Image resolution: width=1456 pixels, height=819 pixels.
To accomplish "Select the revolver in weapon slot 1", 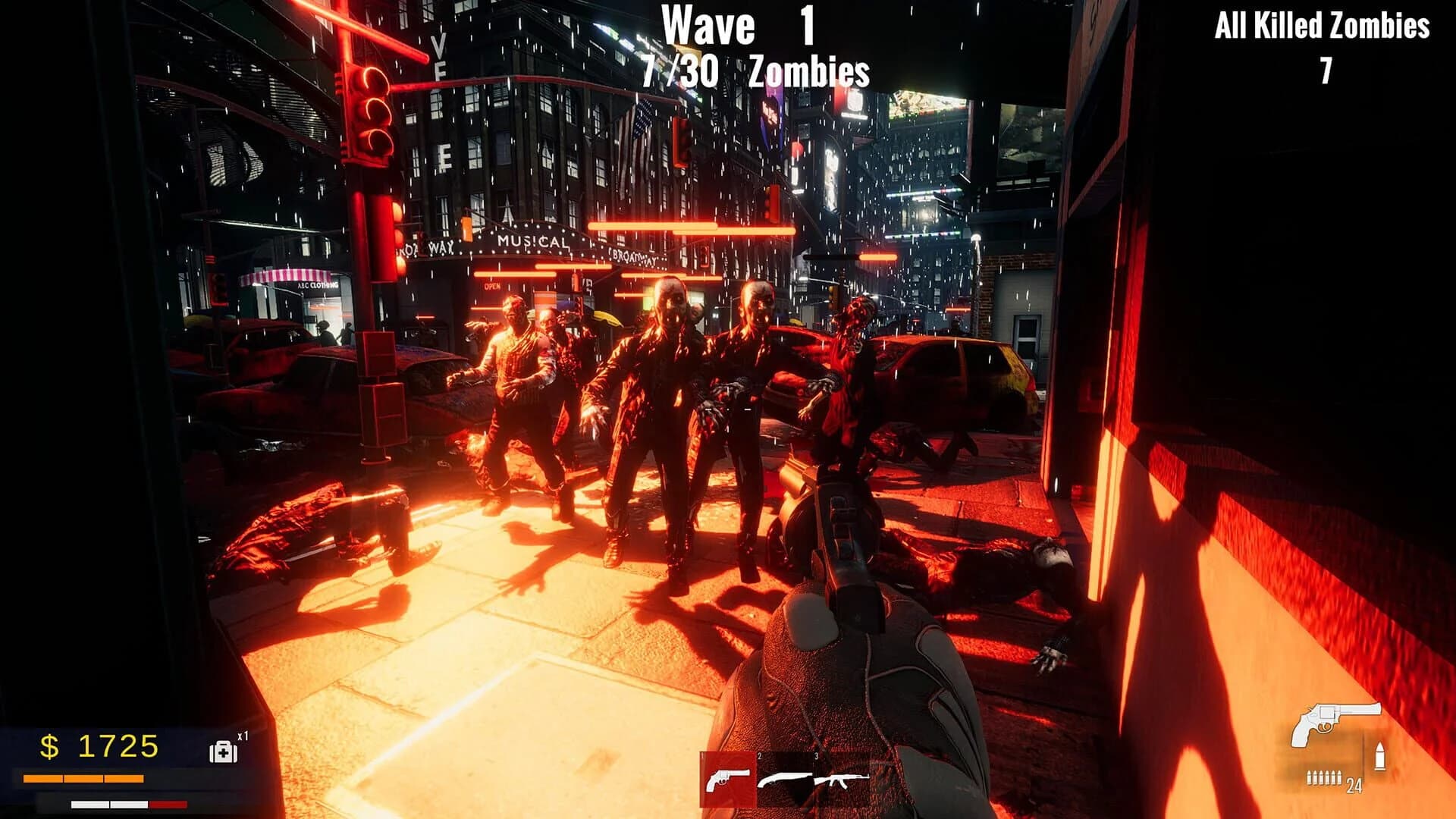I will click(x=726, y=779).
